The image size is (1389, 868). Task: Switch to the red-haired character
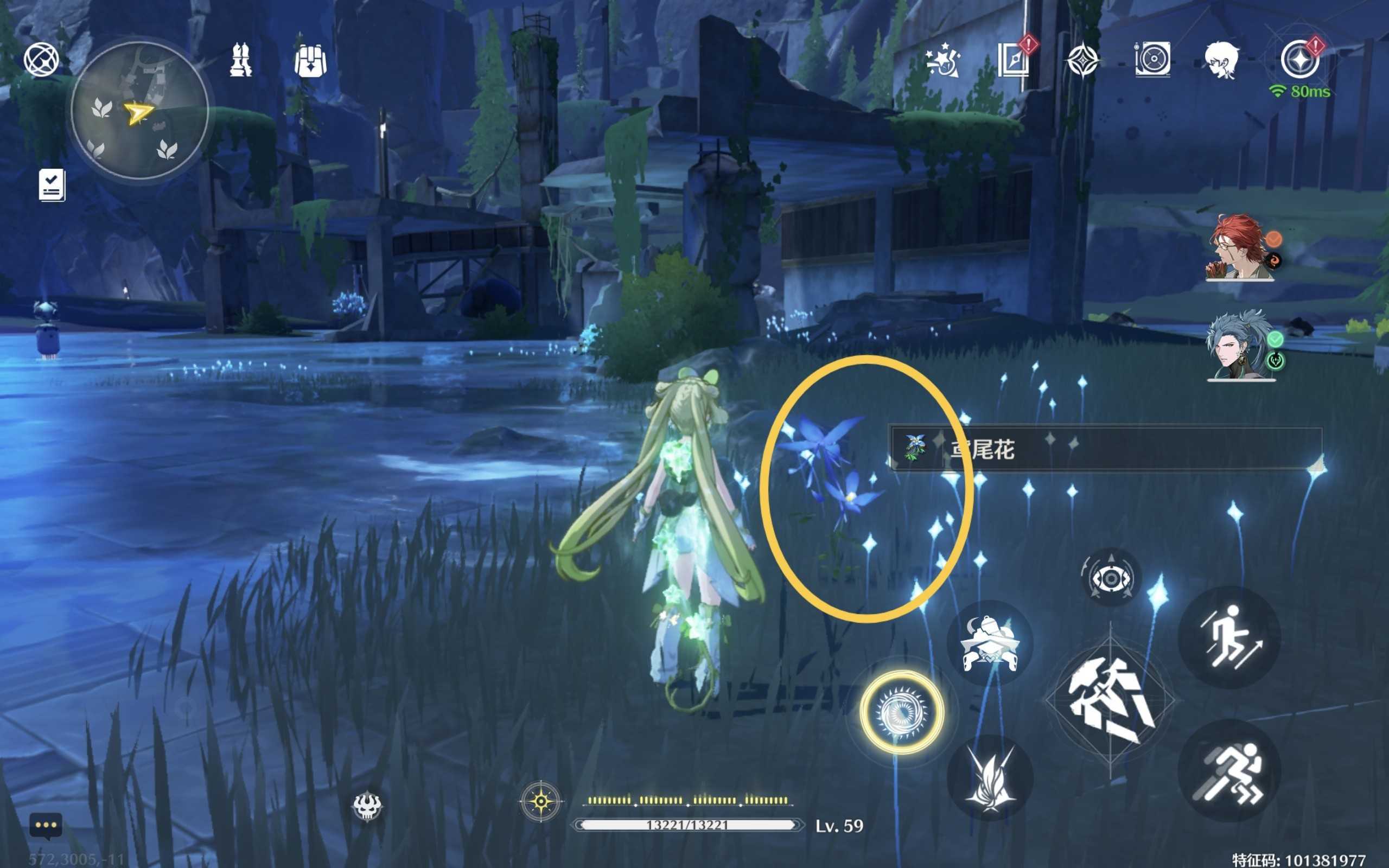click(1240, 248)
